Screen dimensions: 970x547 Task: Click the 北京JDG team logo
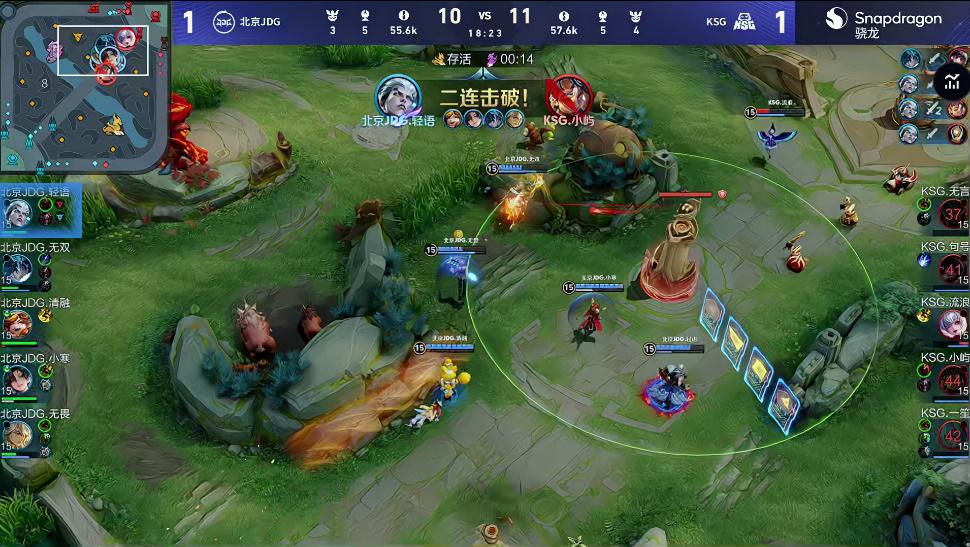tap(224, 22)
